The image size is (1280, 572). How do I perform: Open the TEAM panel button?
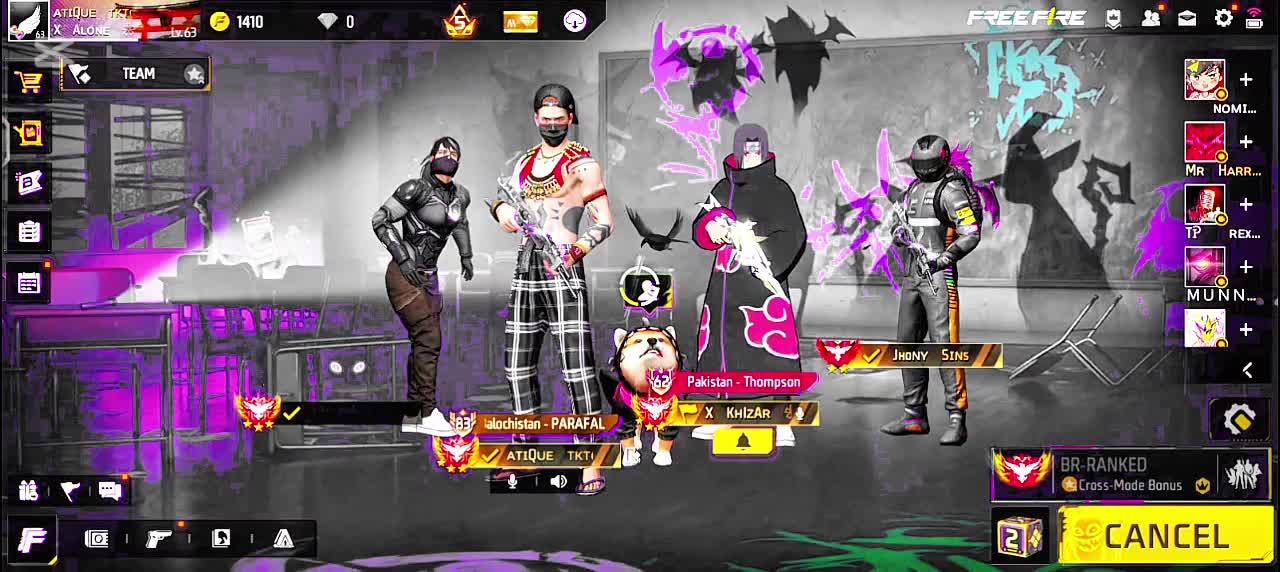(136, 74)
